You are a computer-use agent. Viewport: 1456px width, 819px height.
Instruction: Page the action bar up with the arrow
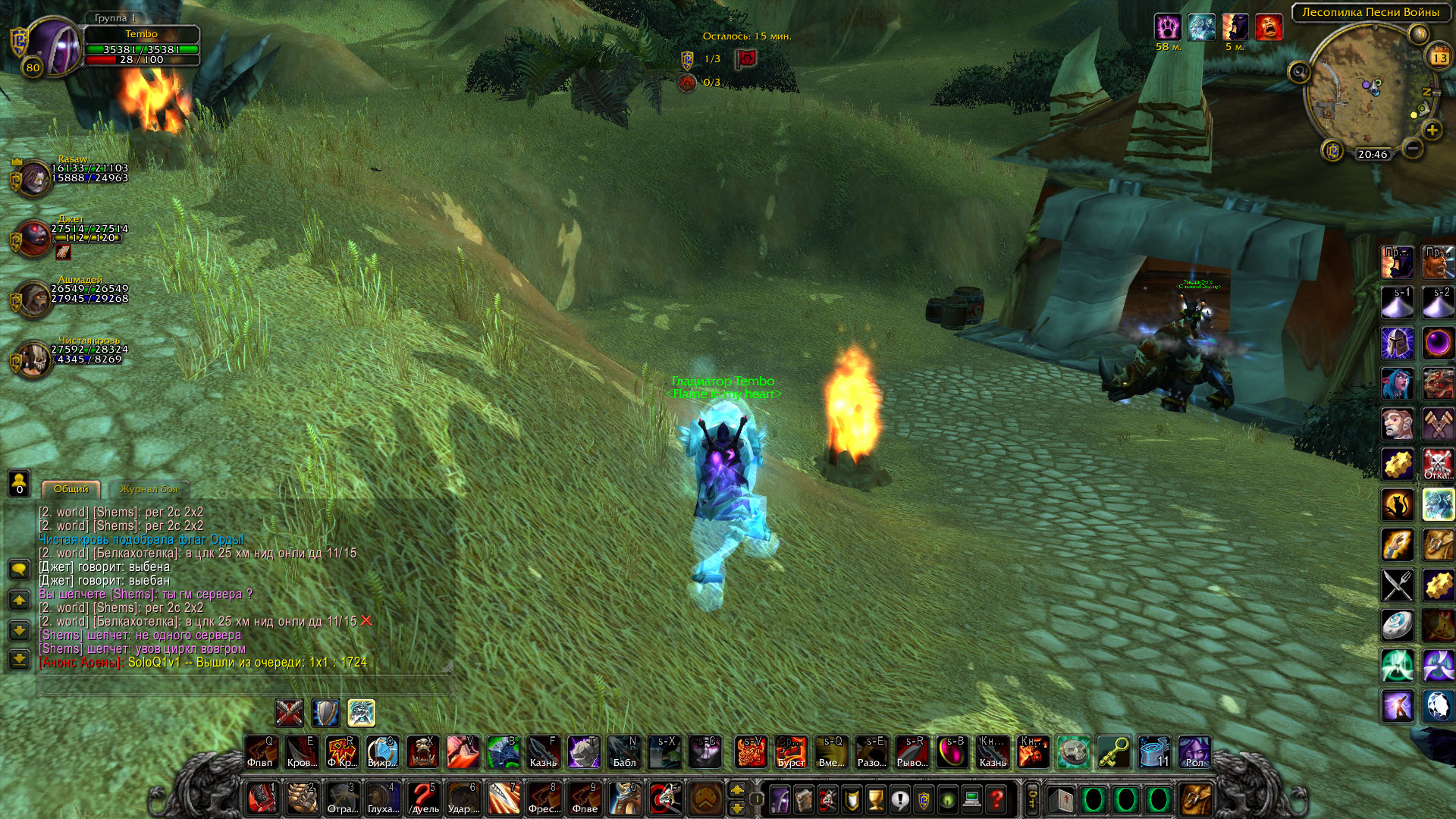coord(736,790)
